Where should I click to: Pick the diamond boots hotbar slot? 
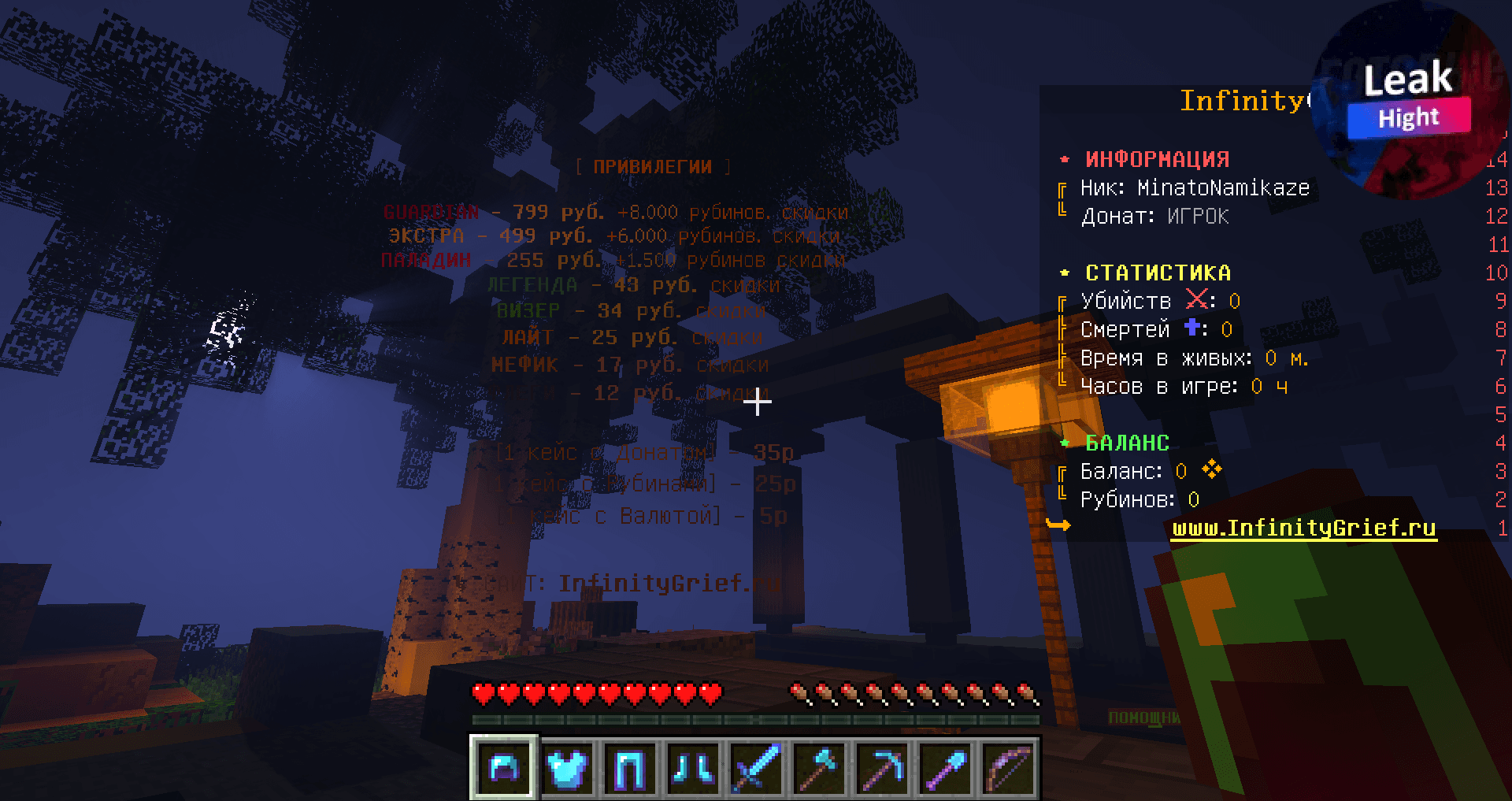point(693,767)
